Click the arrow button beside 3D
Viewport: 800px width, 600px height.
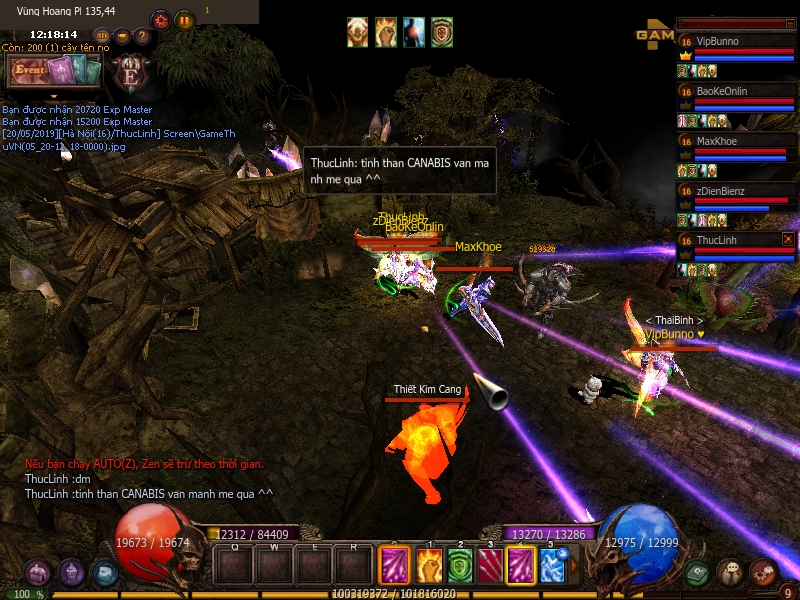point(122,36)
